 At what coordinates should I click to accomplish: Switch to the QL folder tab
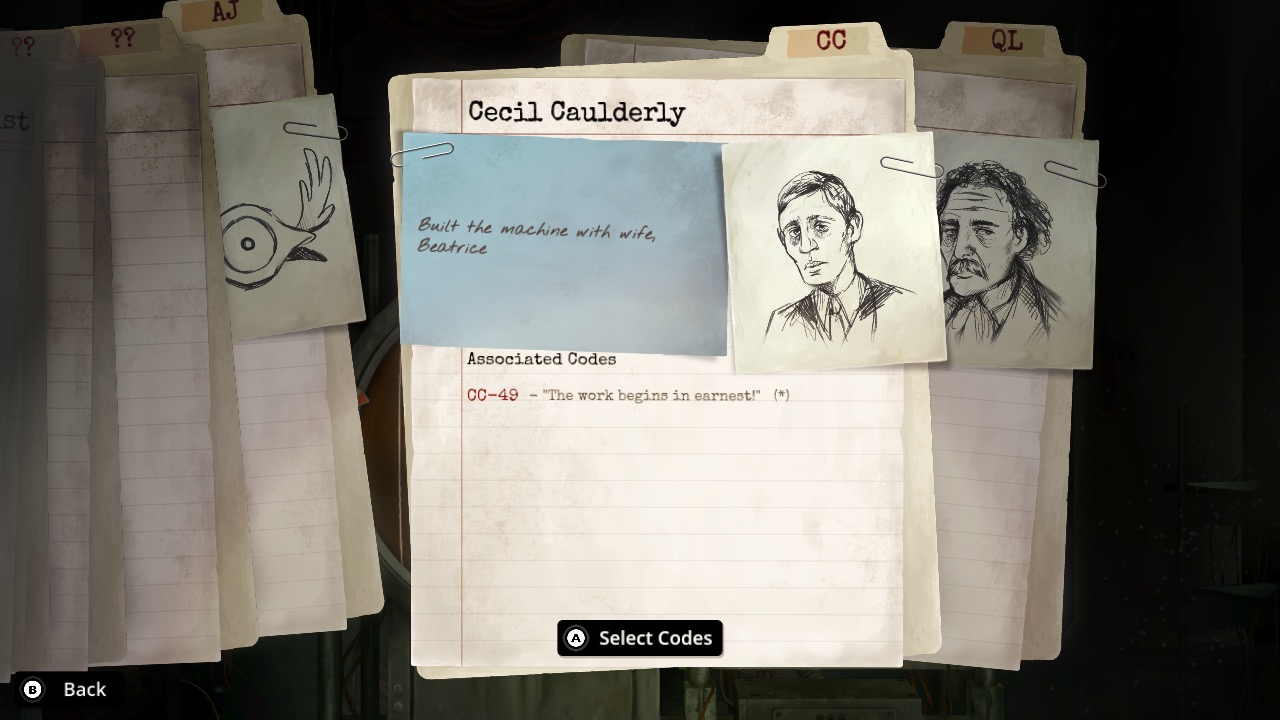(x=1008, y=42)
